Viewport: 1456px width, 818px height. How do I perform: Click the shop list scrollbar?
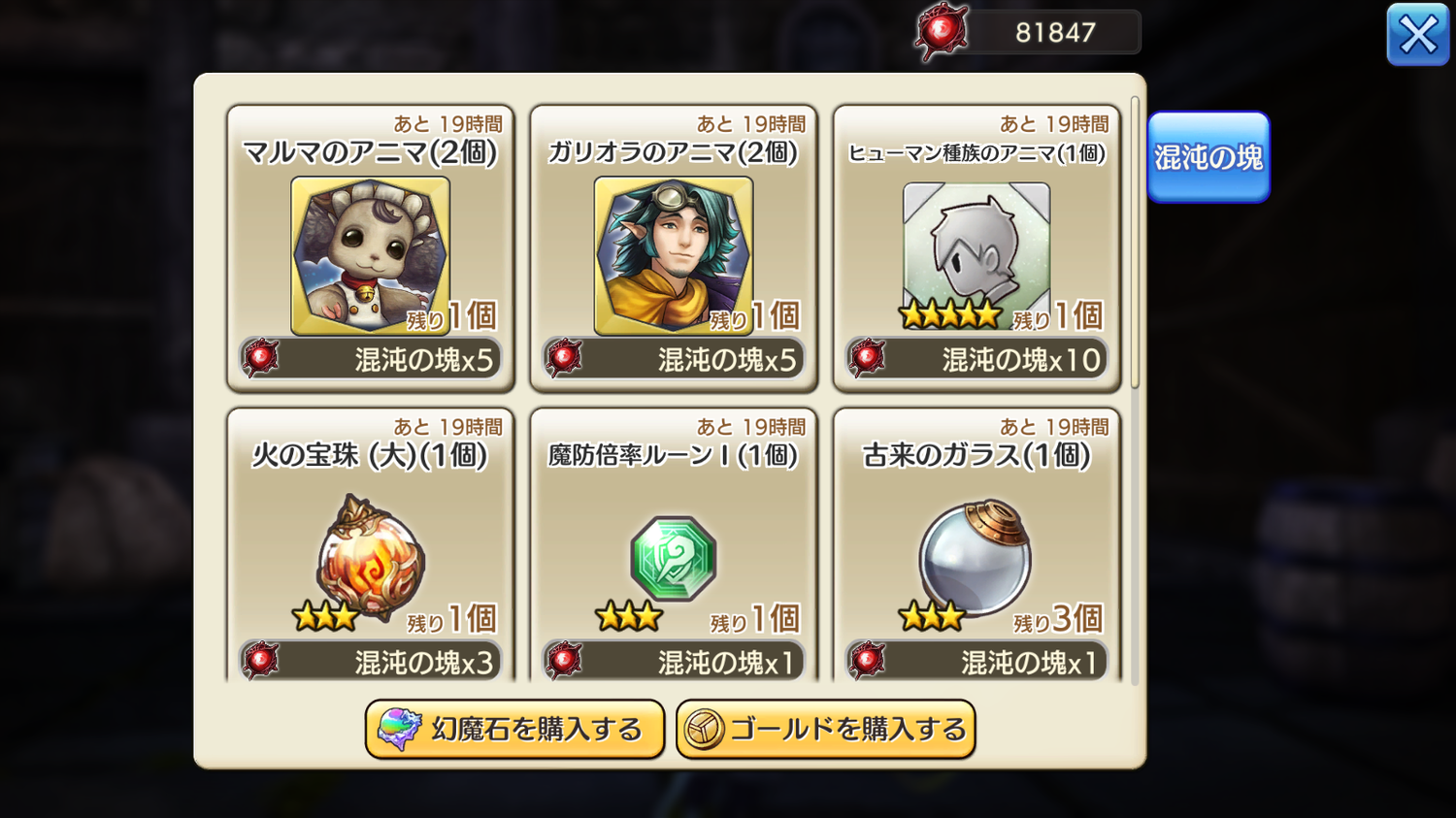coord(1135,243)
